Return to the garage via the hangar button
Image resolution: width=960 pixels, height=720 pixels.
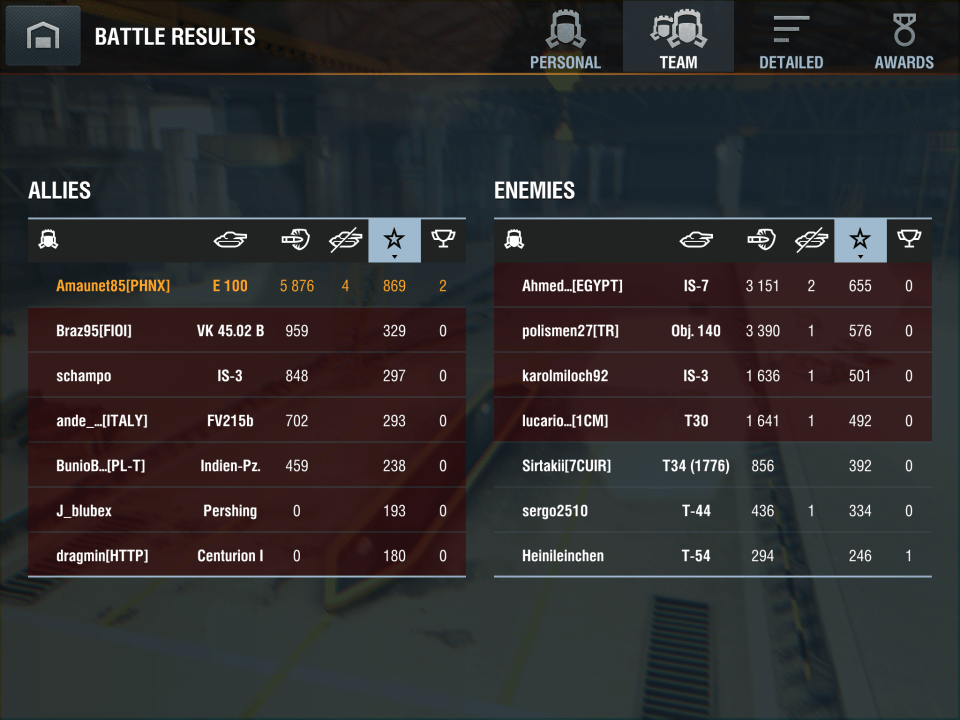click(43, 36)
